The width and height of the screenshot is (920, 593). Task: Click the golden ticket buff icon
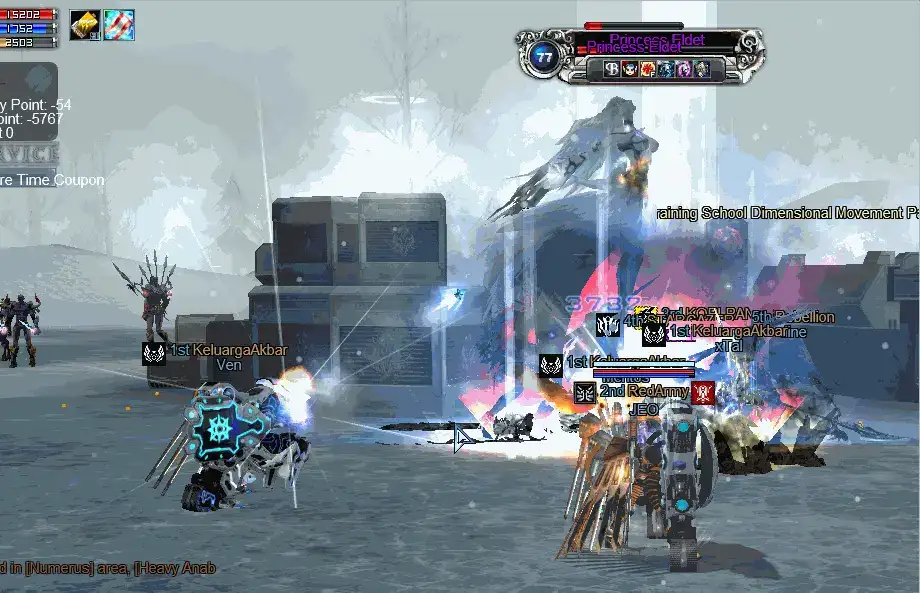point(84,26)
